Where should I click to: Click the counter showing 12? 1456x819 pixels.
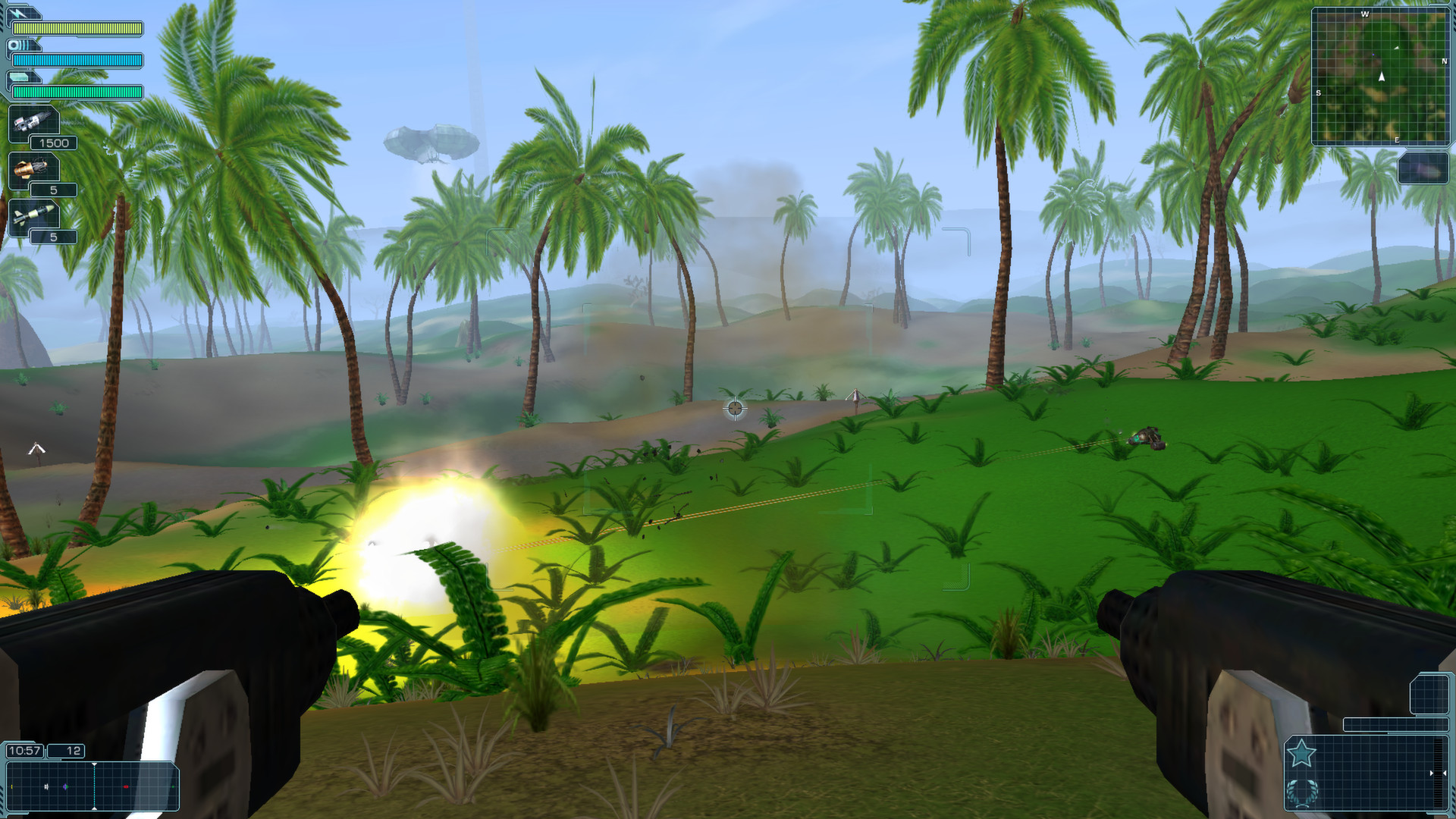[65, 751]
